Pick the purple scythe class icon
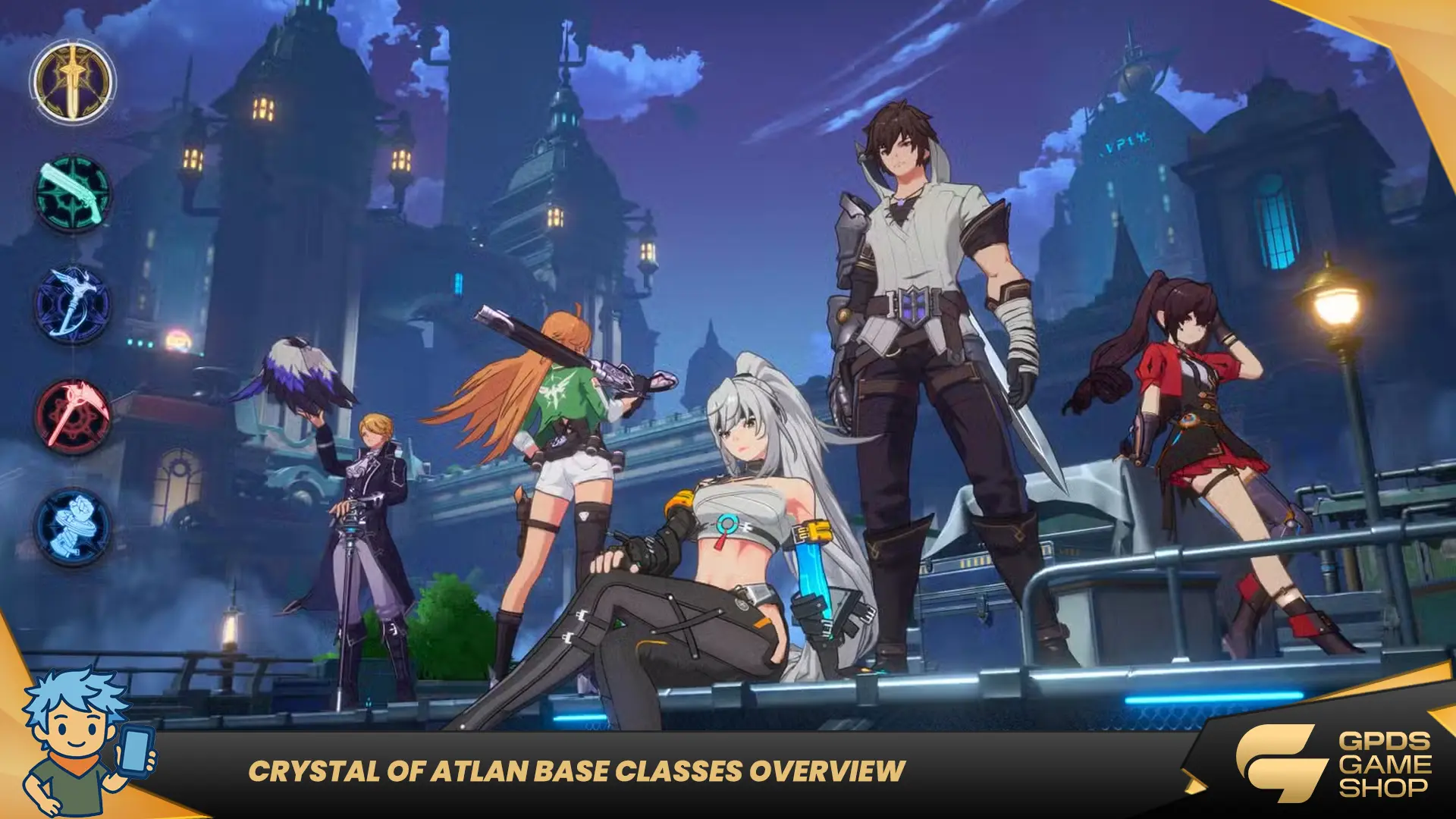 [73, 305]
